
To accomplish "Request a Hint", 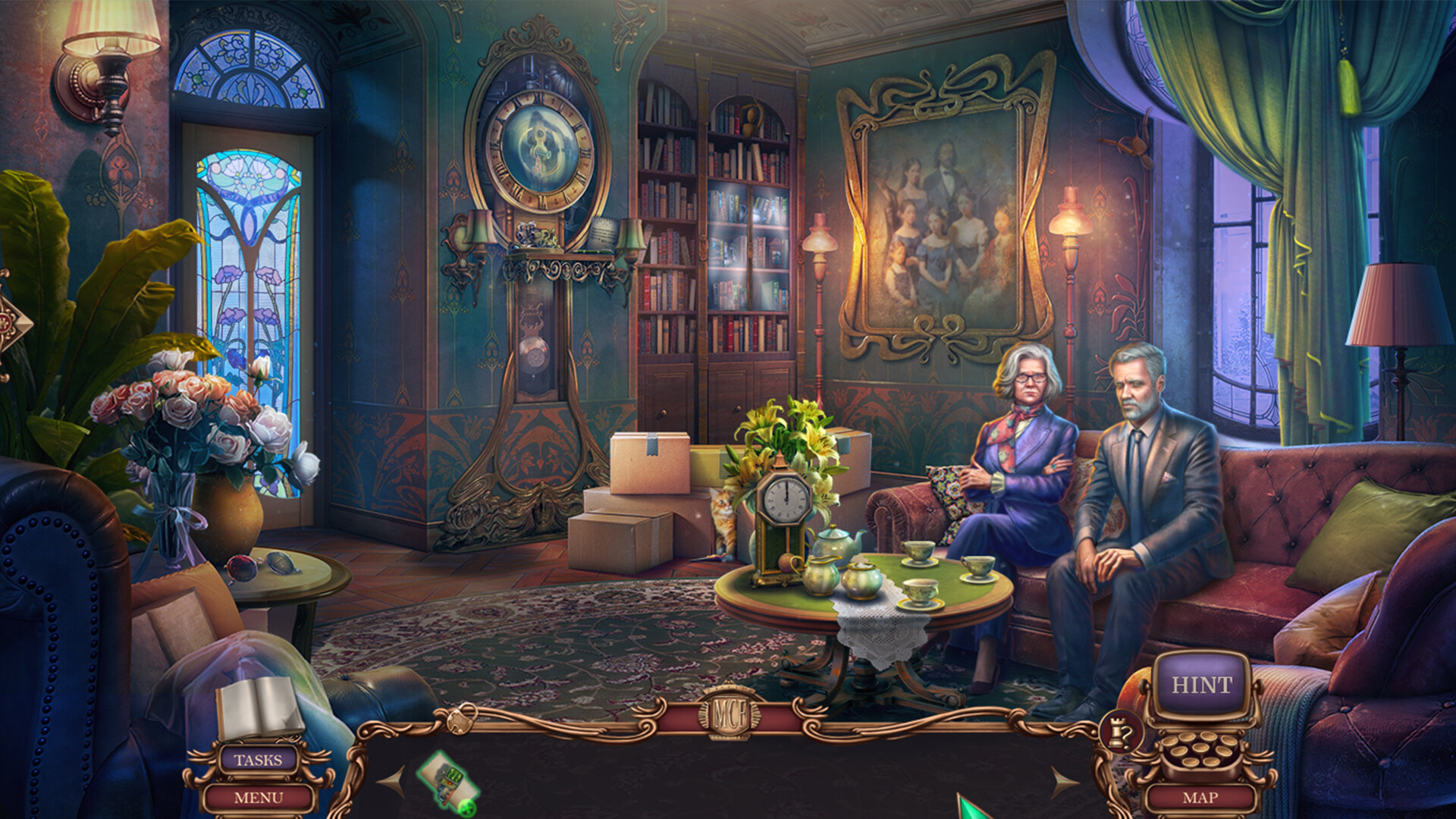I will [x=1201, y=684].
